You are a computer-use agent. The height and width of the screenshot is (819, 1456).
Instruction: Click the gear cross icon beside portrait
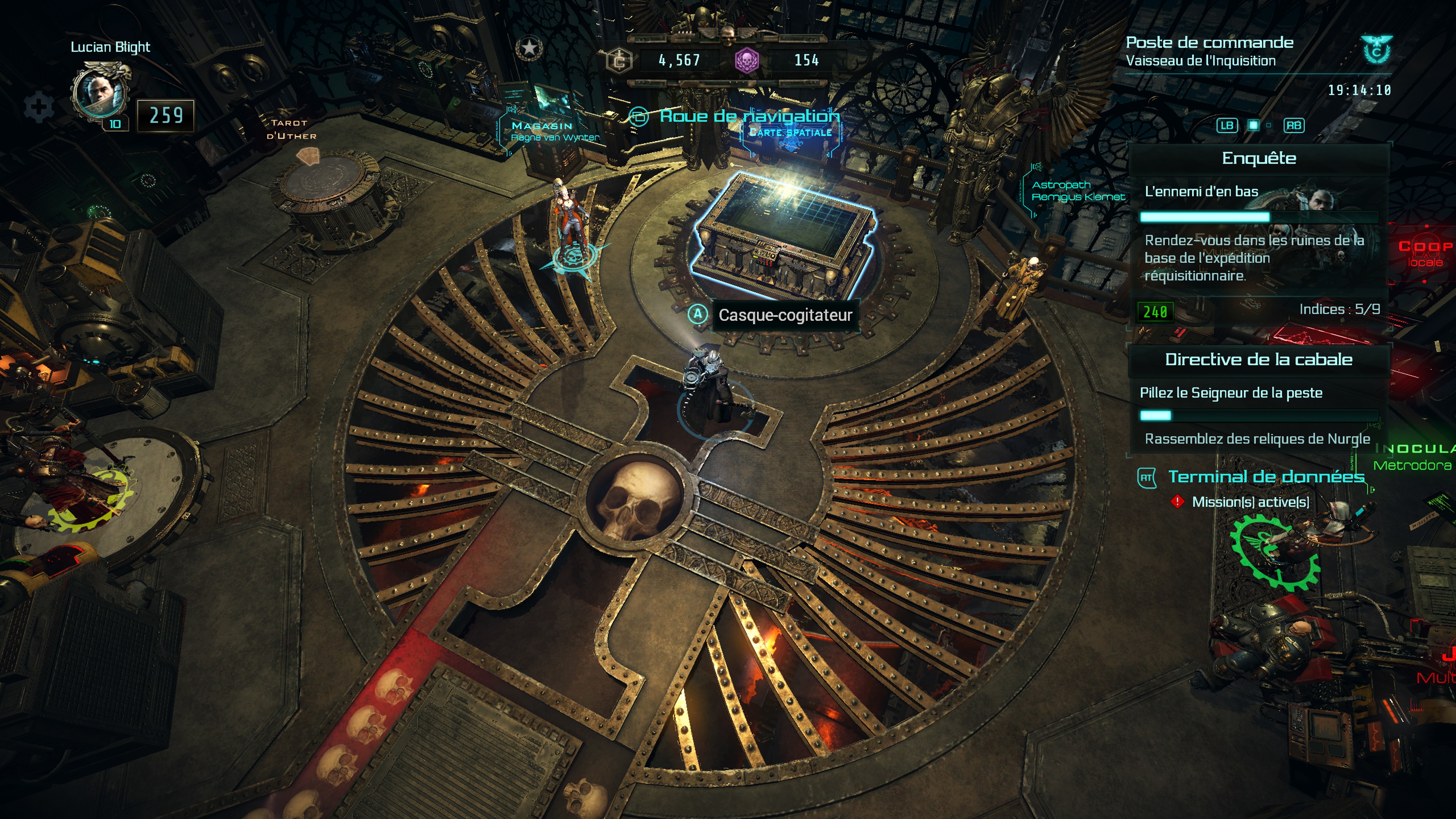tap(38, 106)
